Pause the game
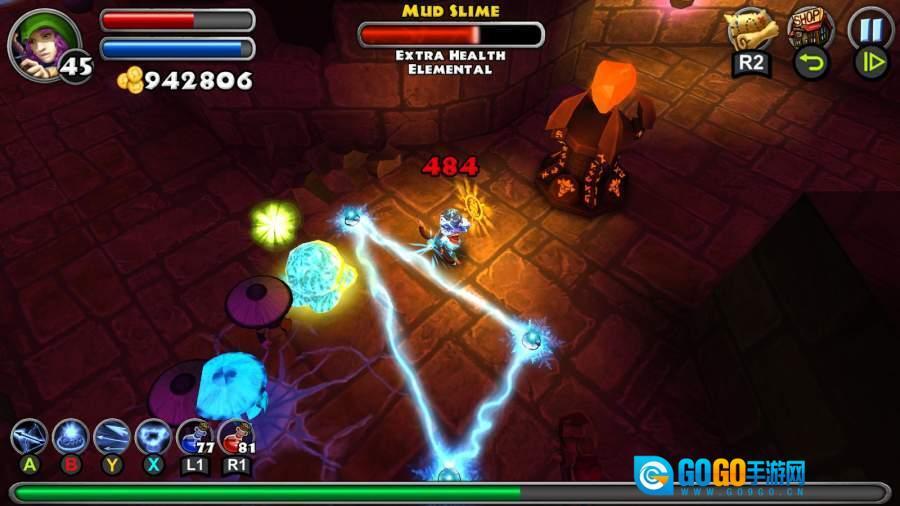Screen dimensions: 900x506 coord(870,26)
